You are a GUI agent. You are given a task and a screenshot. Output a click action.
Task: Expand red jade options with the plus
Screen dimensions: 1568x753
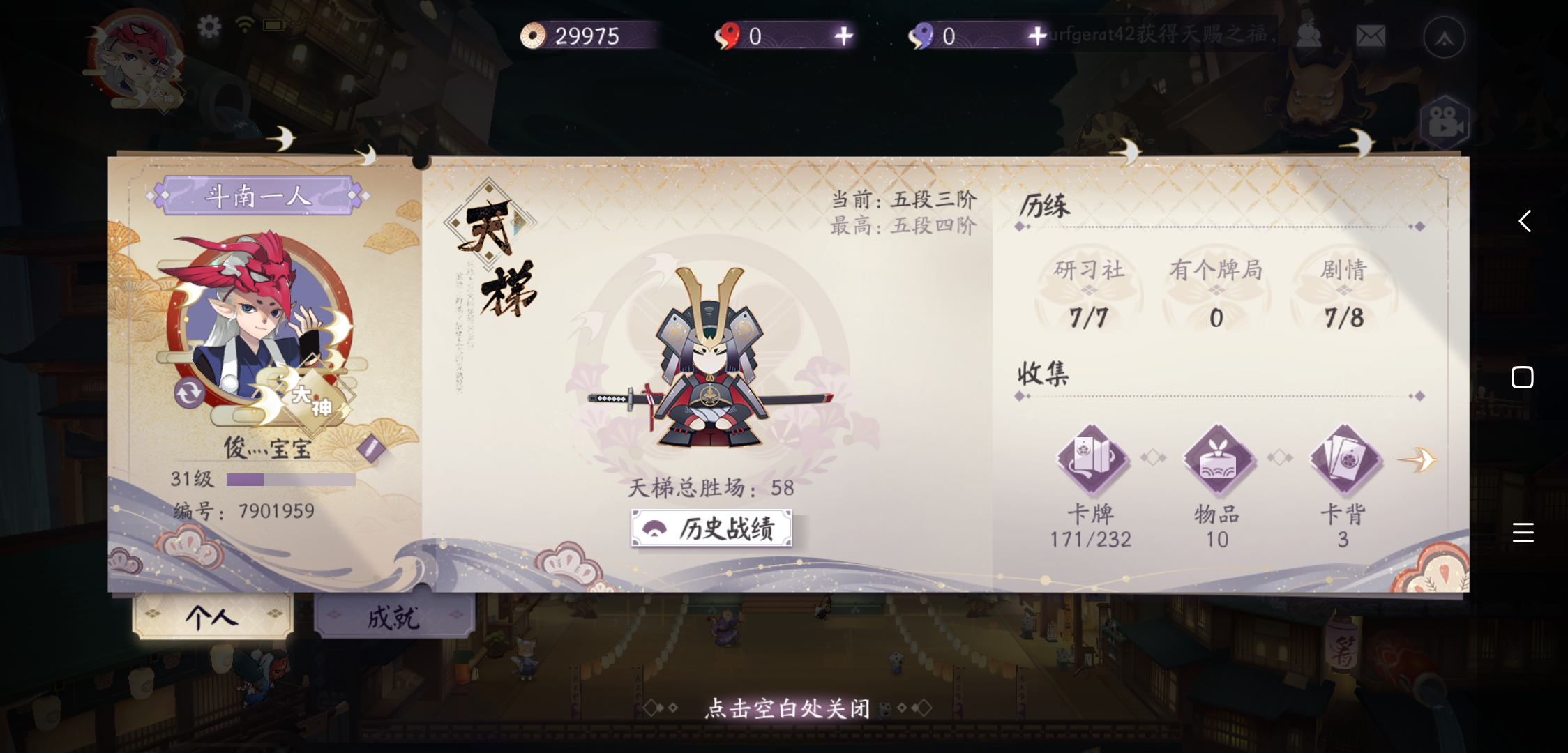843,36
